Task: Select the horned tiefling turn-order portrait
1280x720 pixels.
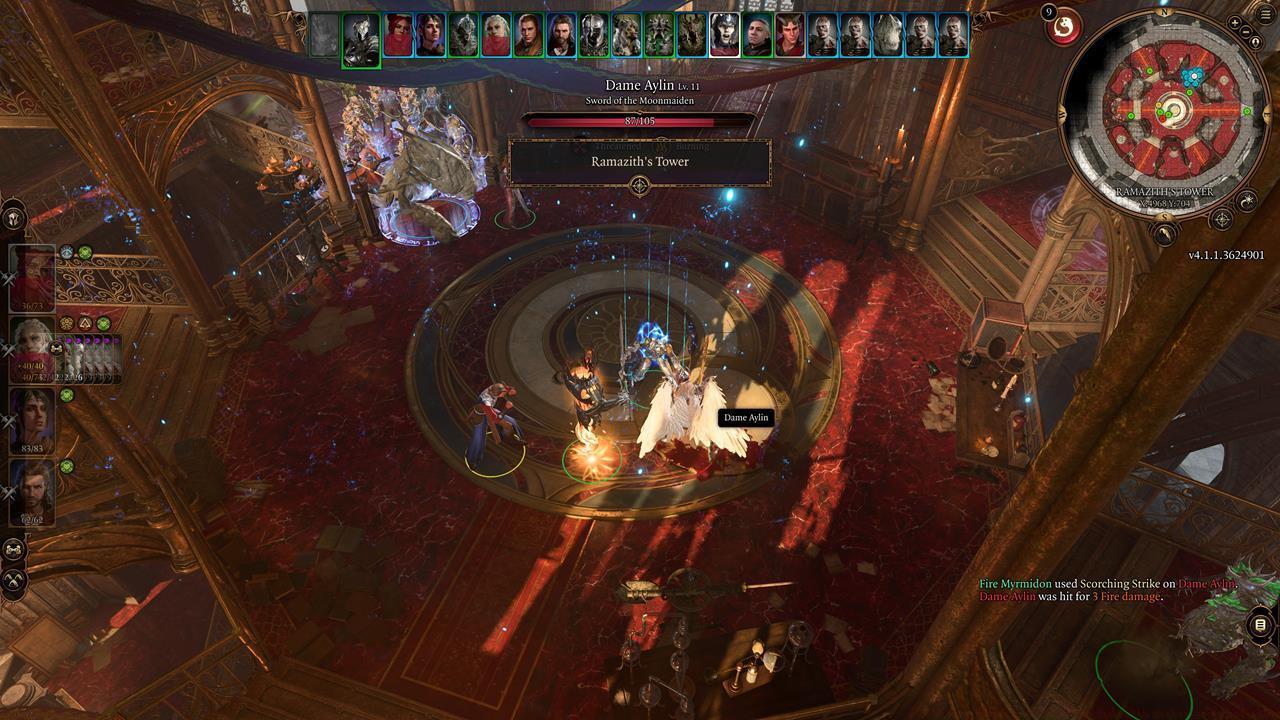Action: click(x=789, y=35)
